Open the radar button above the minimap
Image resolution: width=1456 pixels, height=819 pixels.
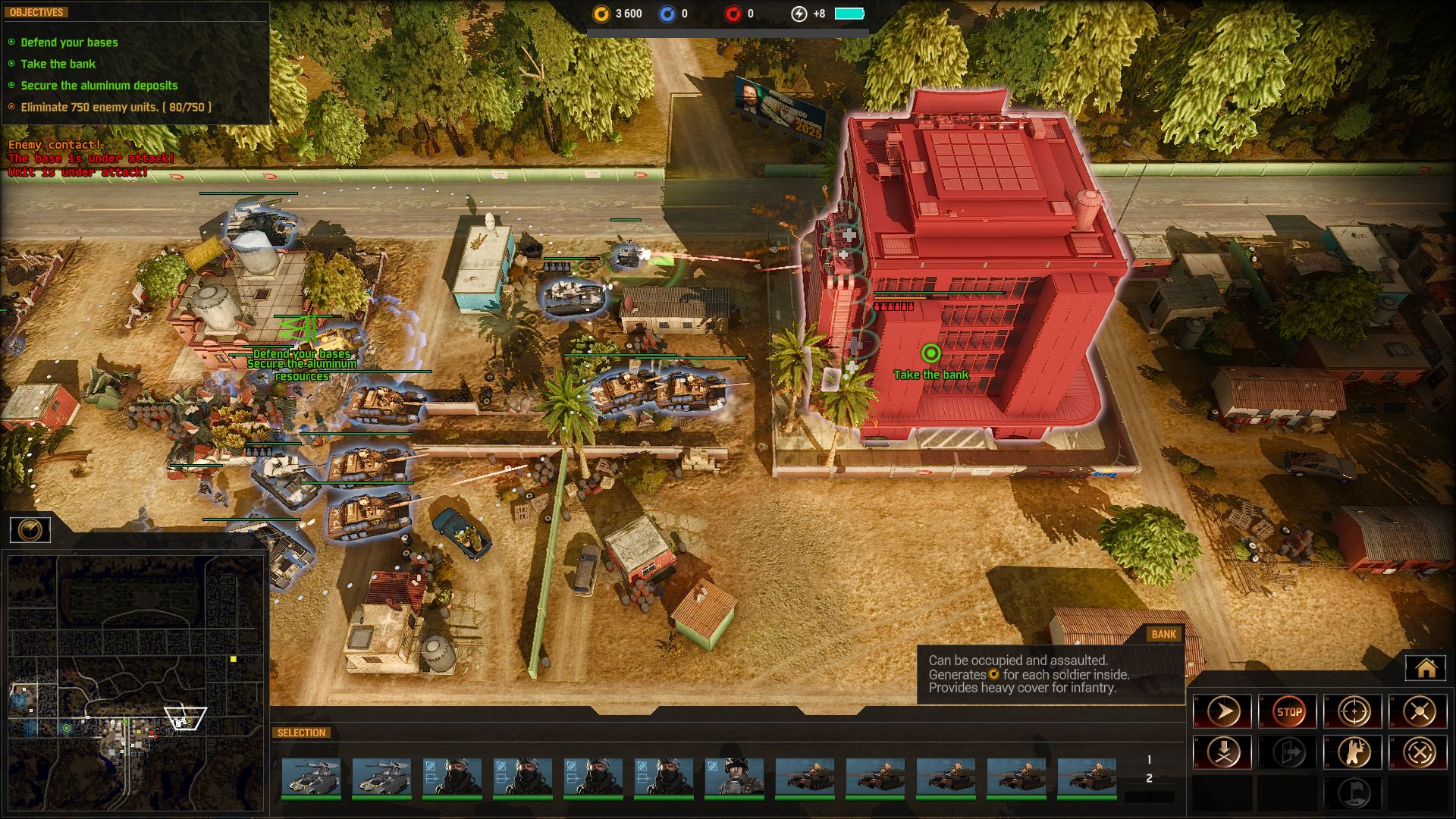pyautogui.click(x=30, y=529)
